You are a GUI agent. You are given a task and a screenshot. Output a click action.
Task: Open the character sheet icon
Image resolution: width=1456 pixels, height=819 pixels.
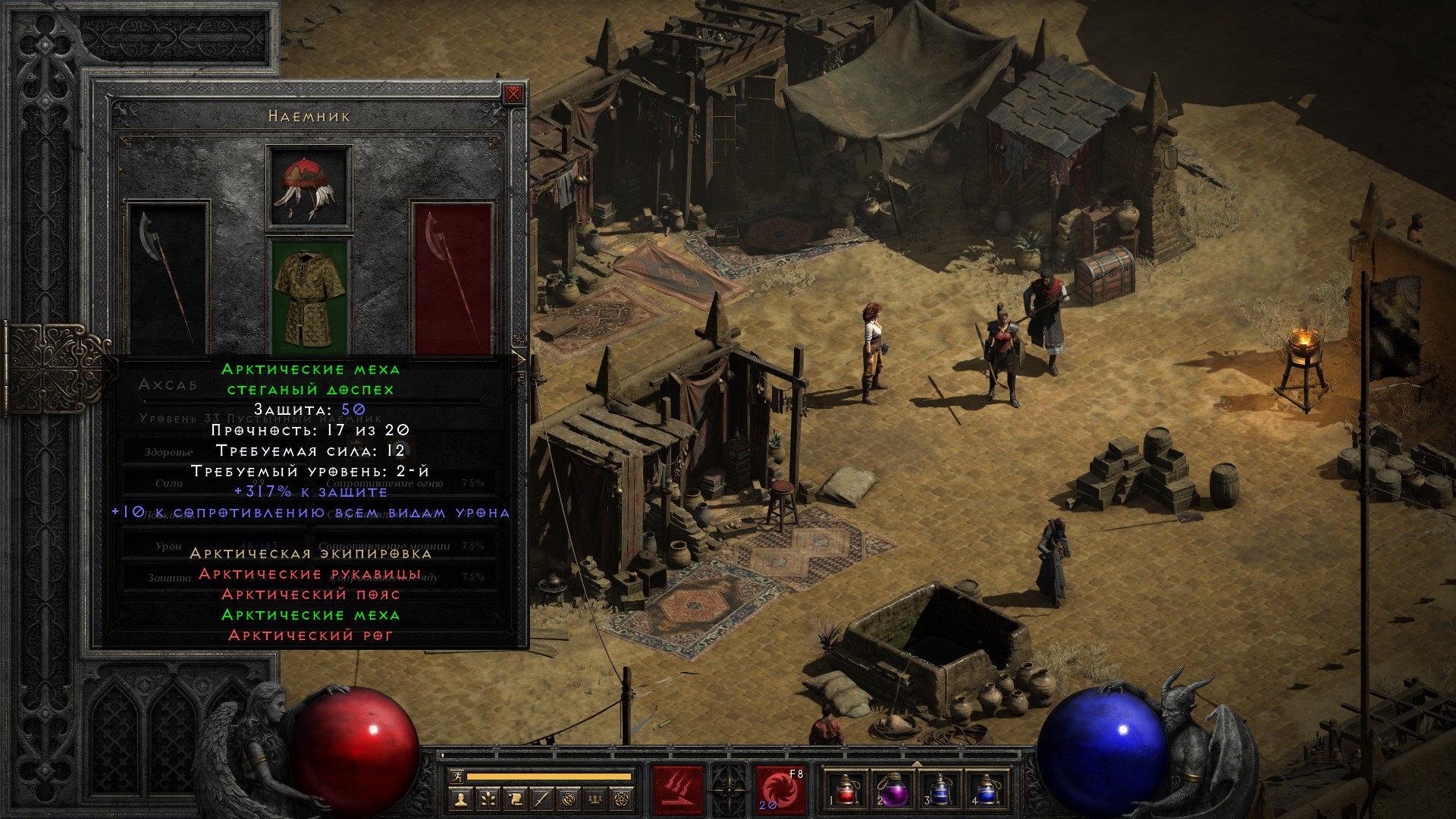click(x=460, y=799)
